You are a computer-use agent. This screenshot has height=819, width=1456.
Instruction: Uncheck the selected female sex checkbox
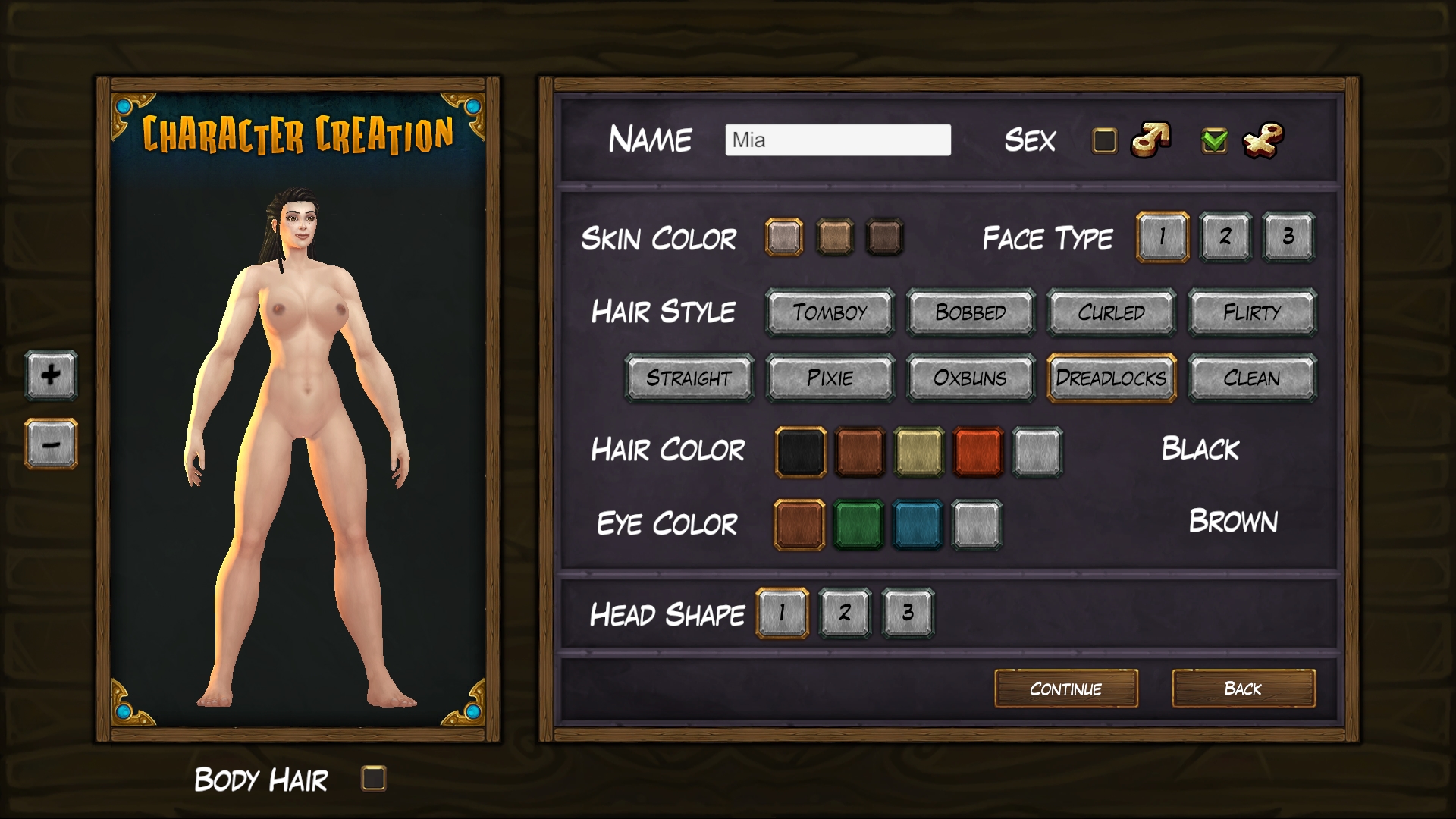coord(1212,140)
